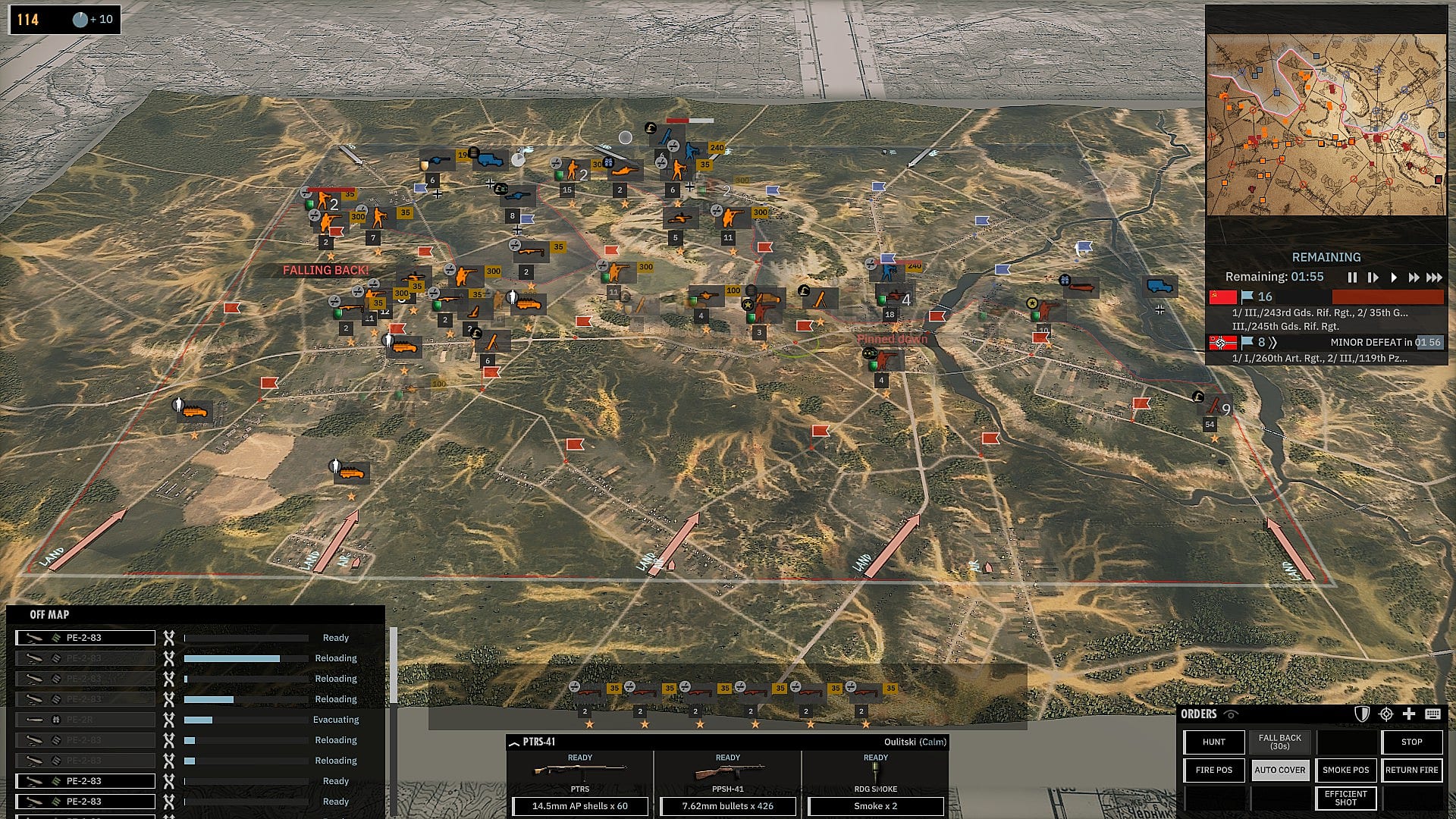Show keyboard shortcuts via keyboard icon

[x=1432, y=714]
